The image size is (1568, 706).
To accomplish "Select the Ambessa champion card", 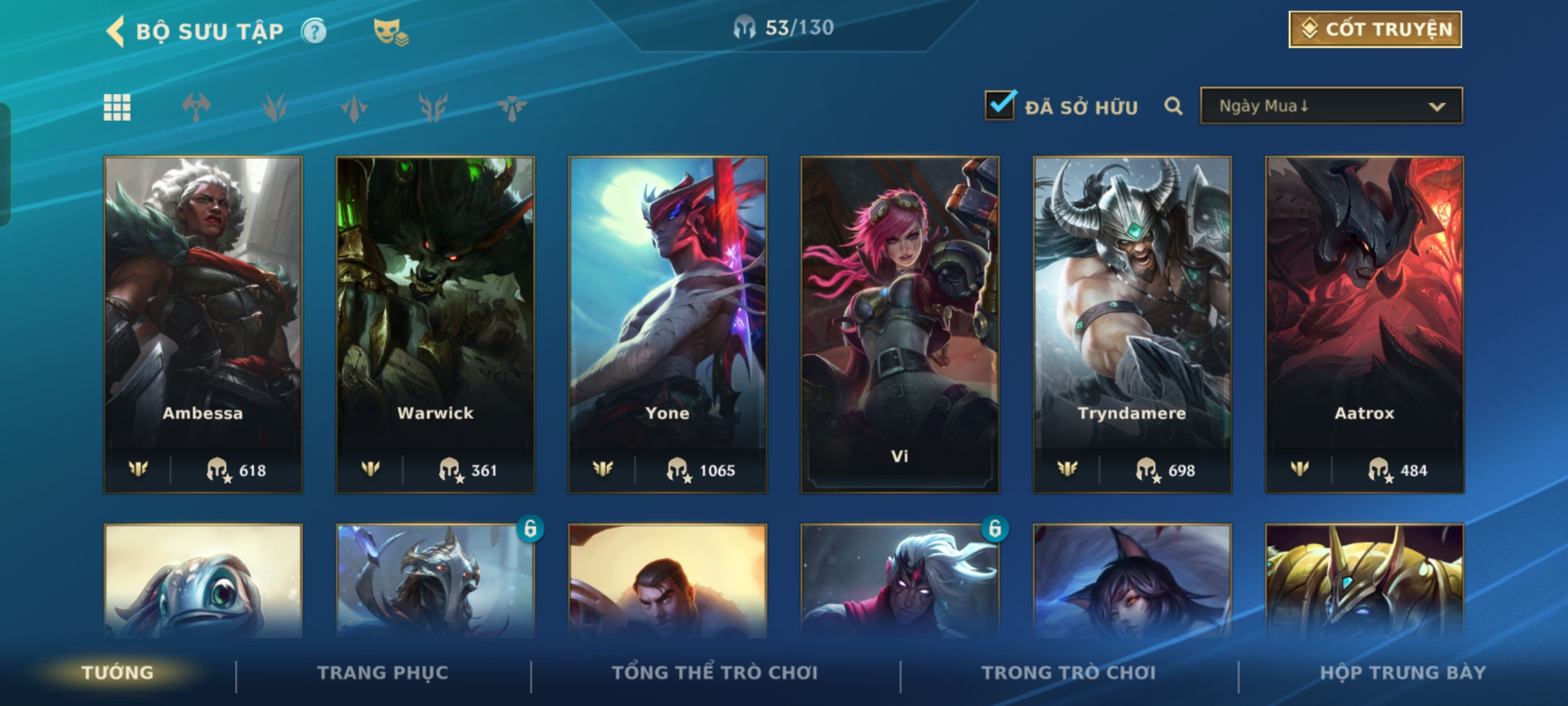I will point(203,324).
